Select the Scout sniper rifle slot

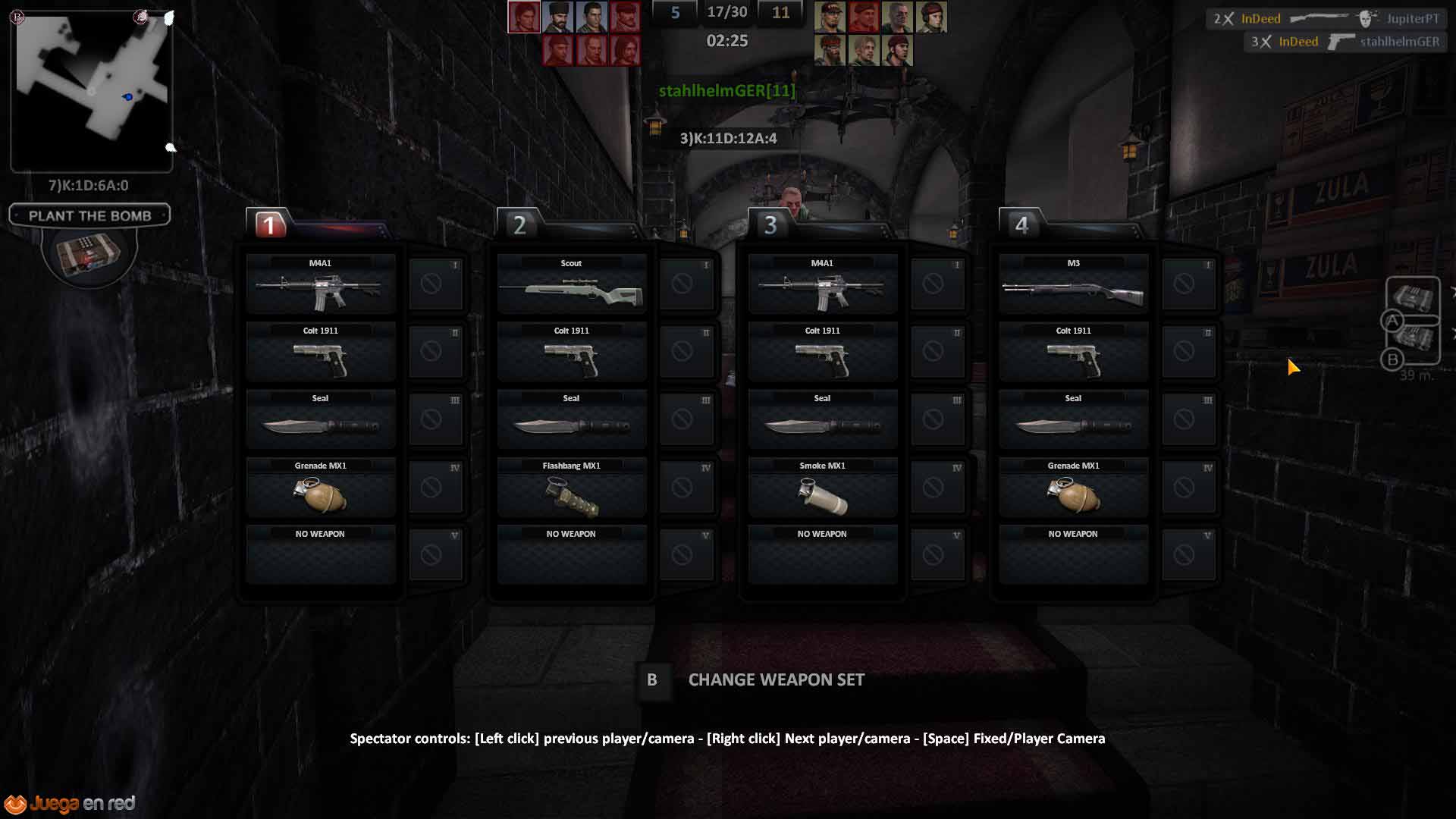571,284
